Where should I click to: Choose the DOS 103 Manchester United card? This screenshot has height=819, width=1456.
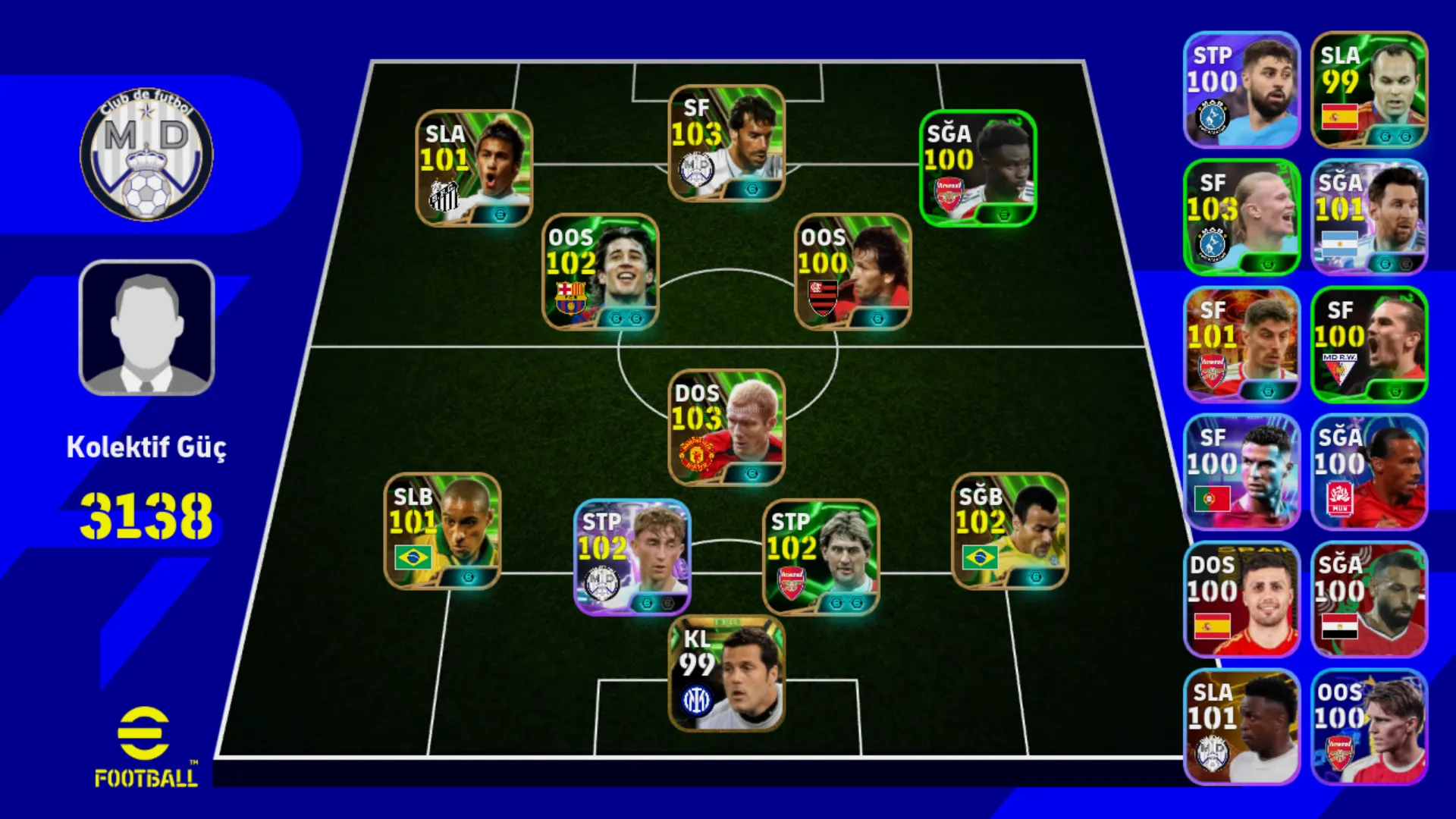(726, 428)
